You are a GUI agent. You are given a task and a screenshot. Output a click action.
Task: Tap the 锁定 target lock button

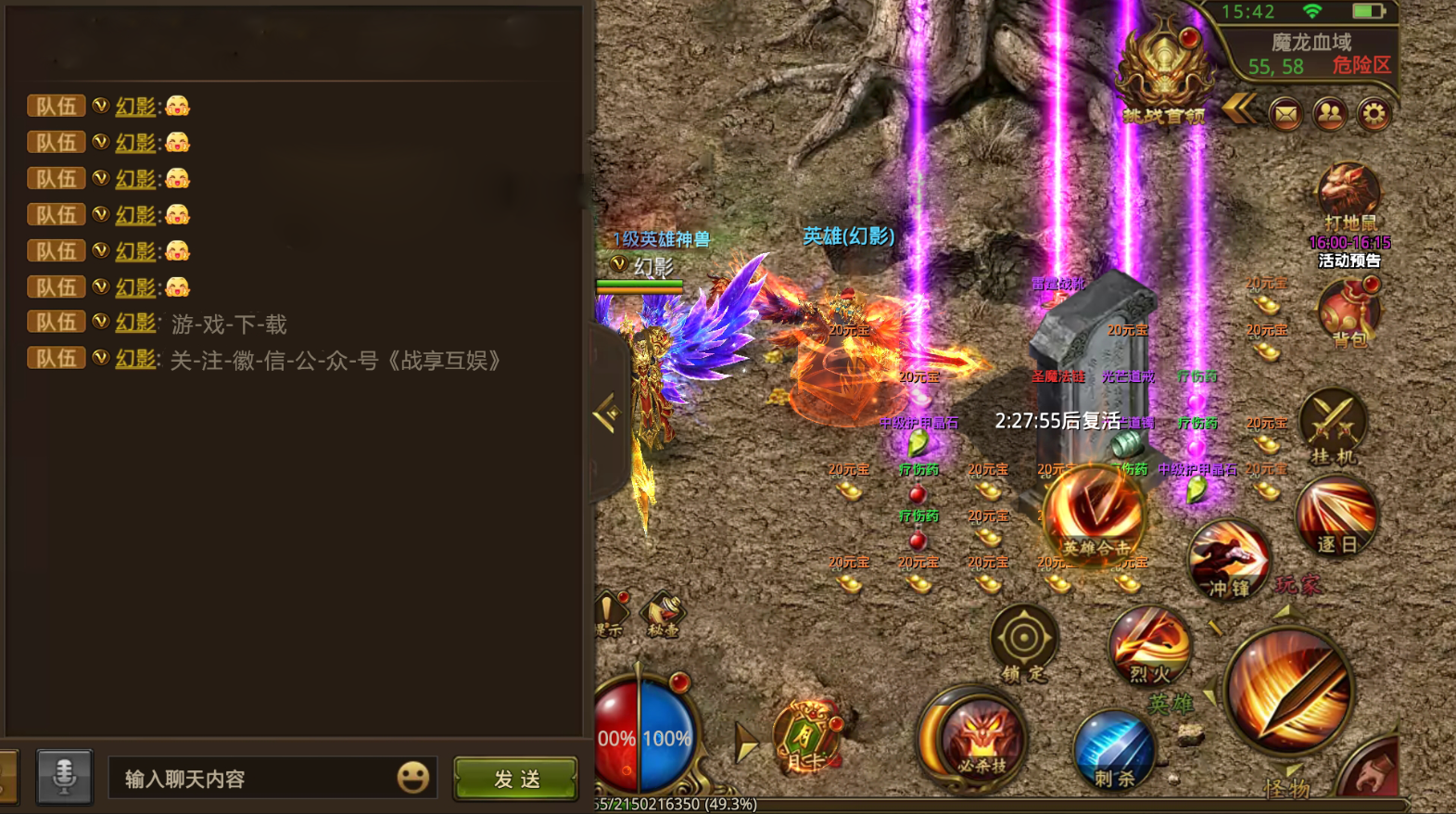[x=1024, y=642]
